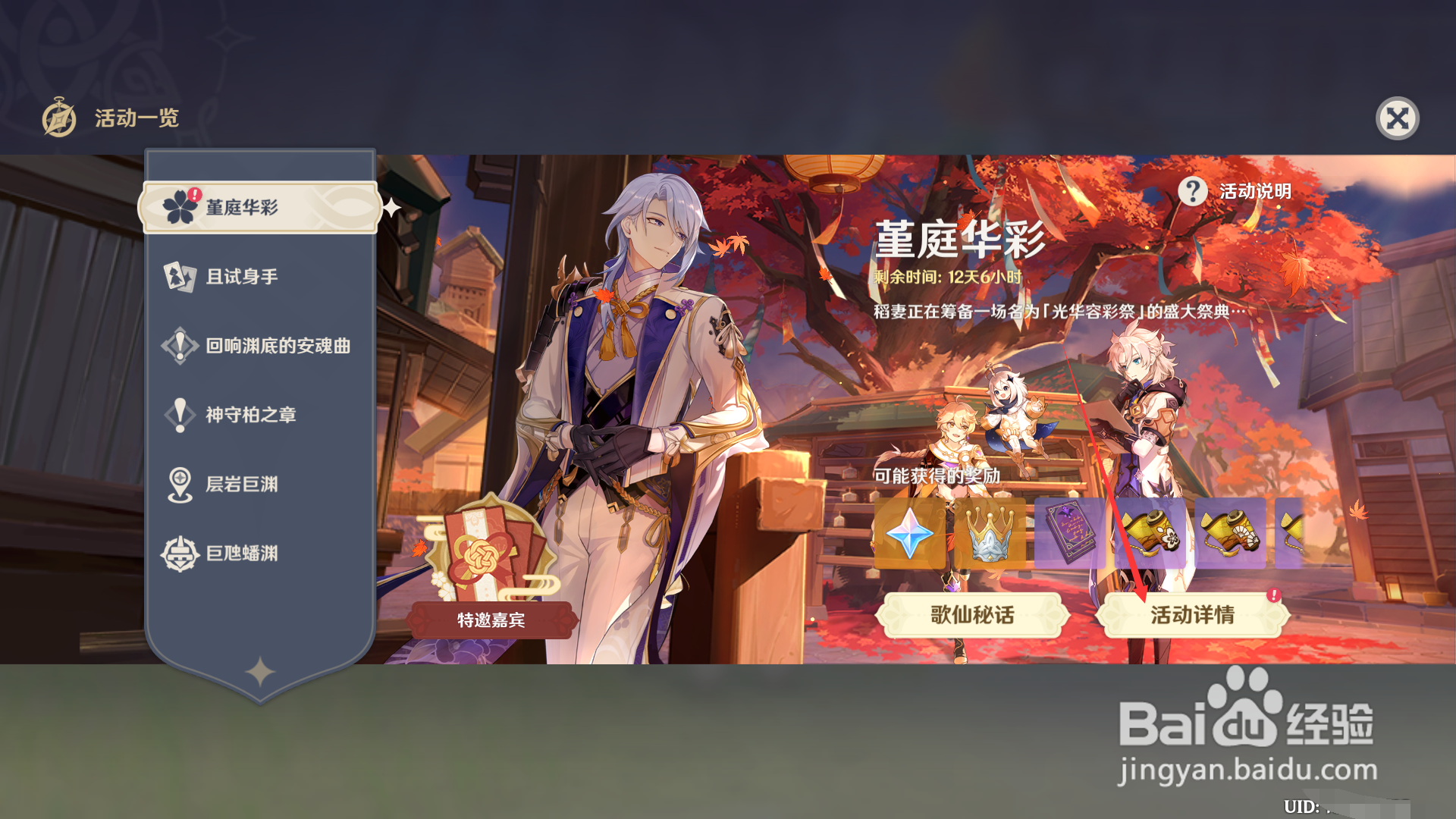
Task: Click the 活动一览 compass icon
Action: pos(58,118)
